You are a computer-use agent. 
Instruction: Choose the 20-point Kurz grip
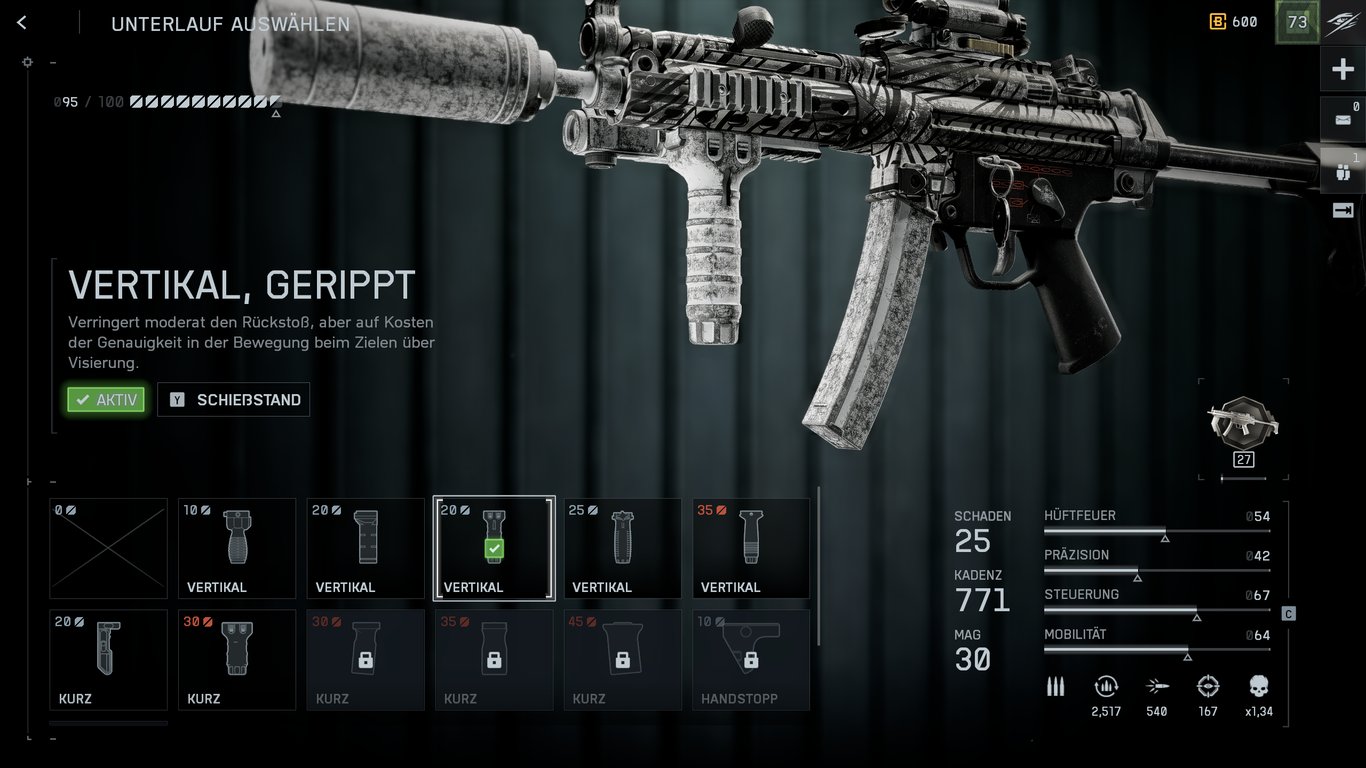point(109,659)
